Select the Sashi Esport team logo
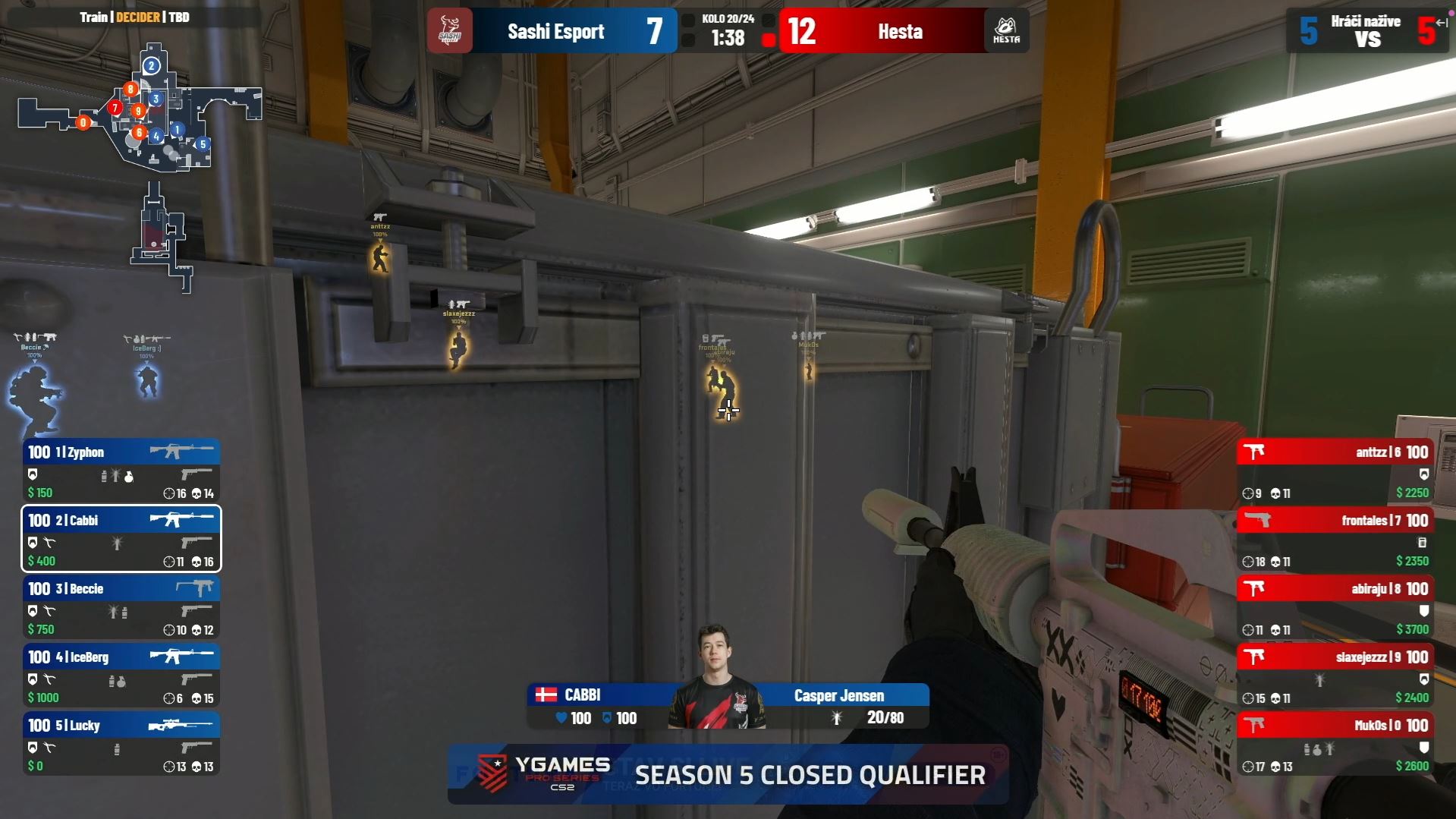 tap(450, 31)
